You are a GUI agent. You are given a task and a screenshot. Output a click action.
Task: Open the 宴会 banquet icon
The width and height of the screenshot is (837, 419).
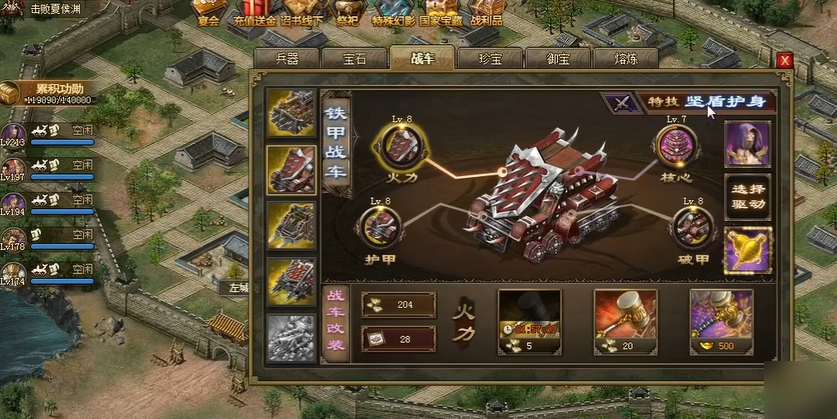pyautogui.click(x=208, y=10)
